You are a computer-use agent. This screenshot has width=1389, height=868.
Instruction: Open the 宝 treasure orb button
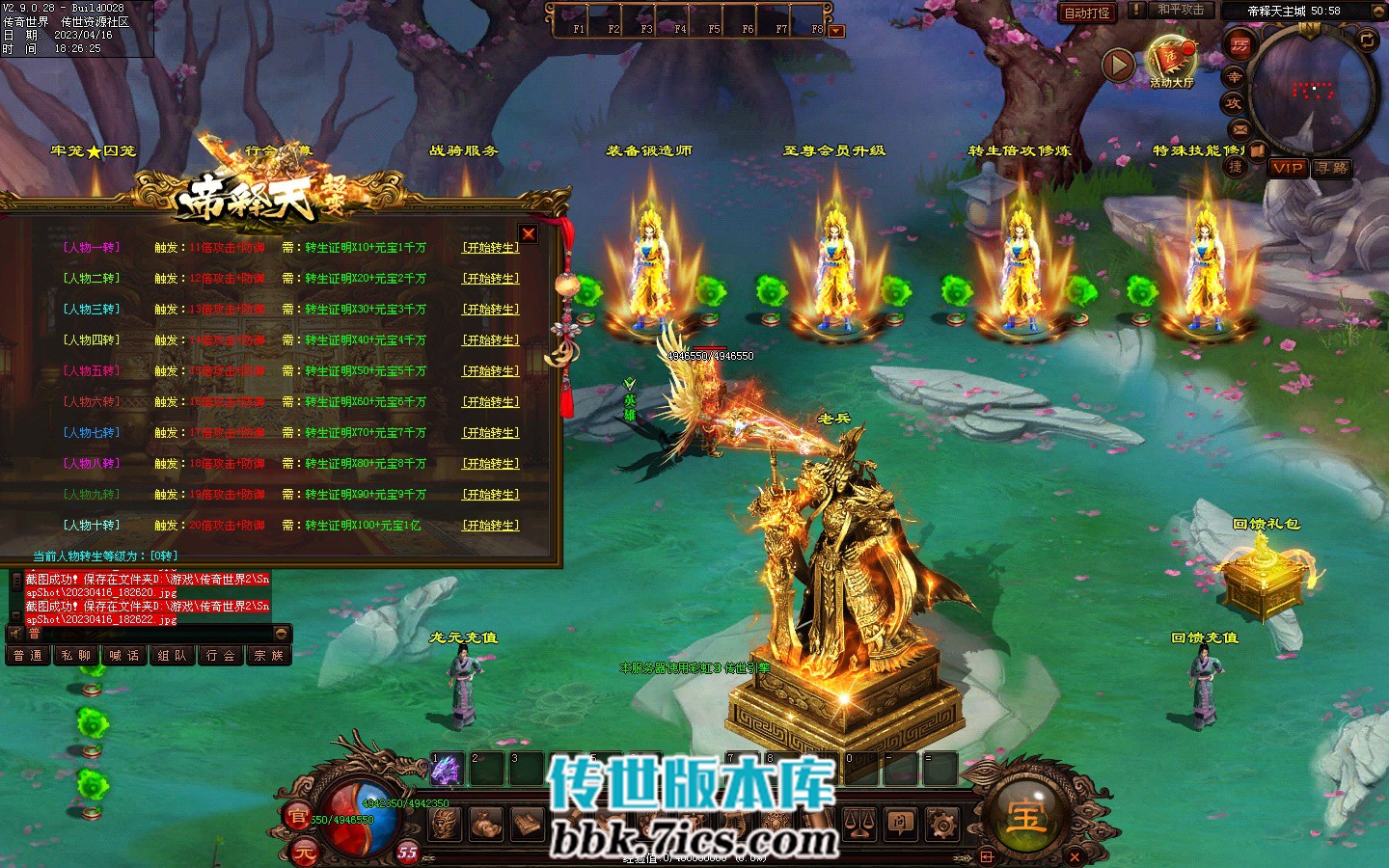1026,815
